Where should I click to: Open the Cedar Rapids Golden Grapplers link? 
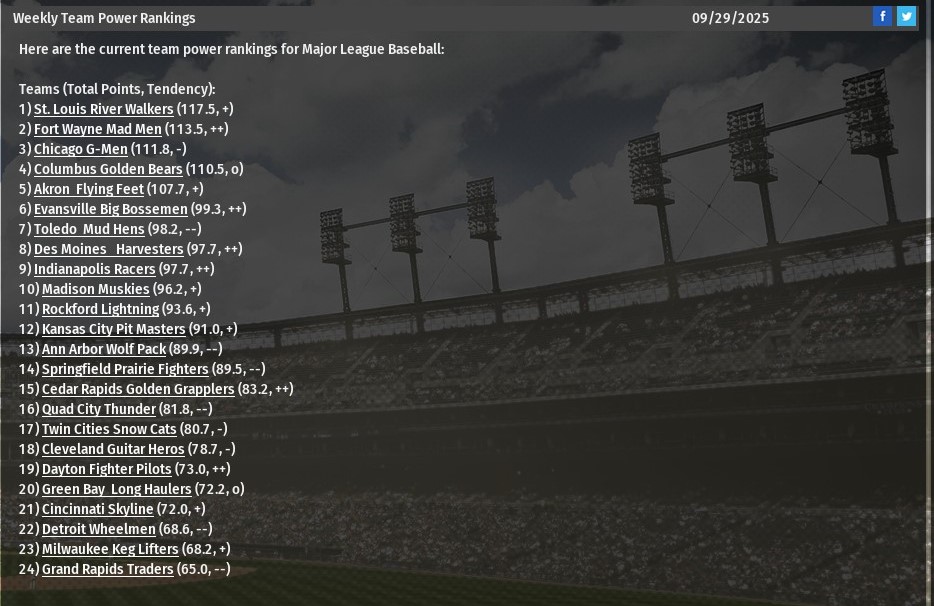pyautogui.click(x=138, y=389)
